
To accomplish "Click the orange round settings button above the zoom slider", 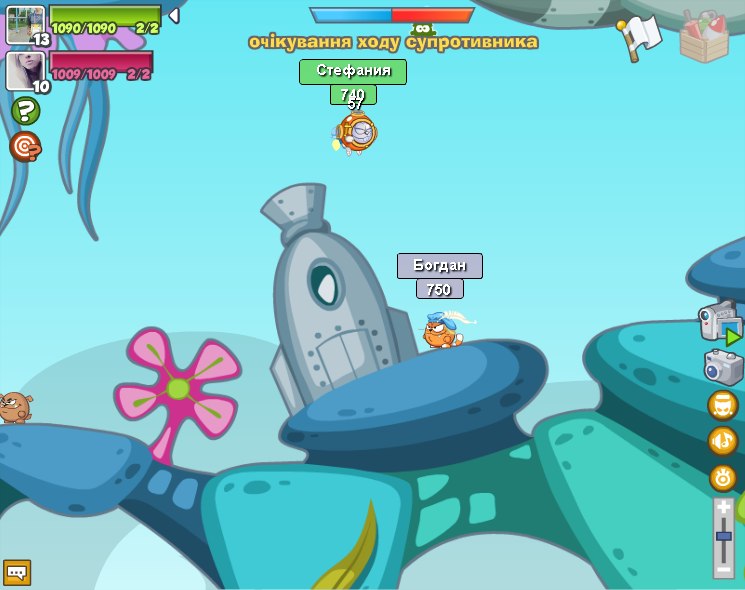I will [723, 477].
